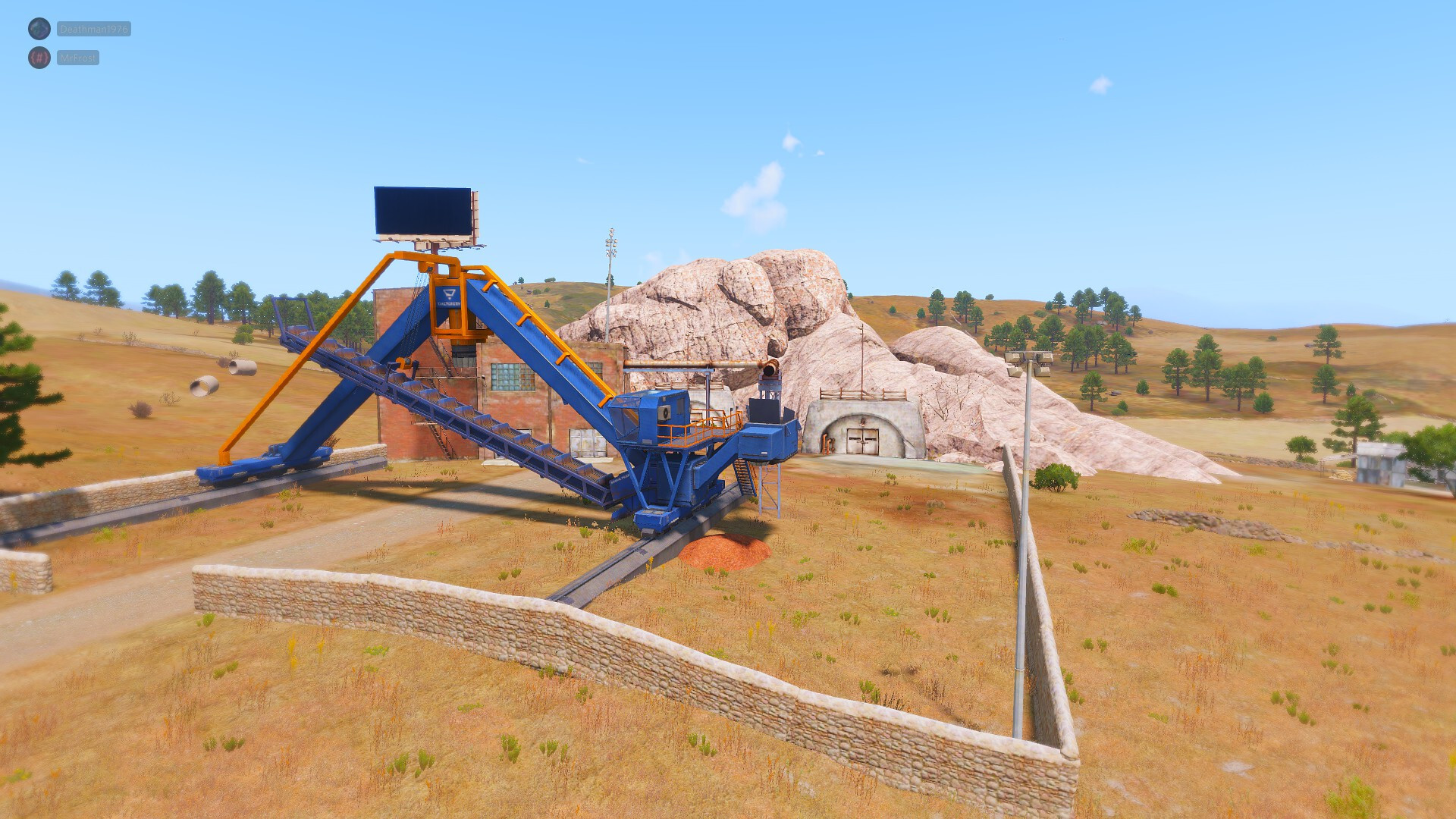Click MrFrost's name in the voice overlay

click(77, 58)
